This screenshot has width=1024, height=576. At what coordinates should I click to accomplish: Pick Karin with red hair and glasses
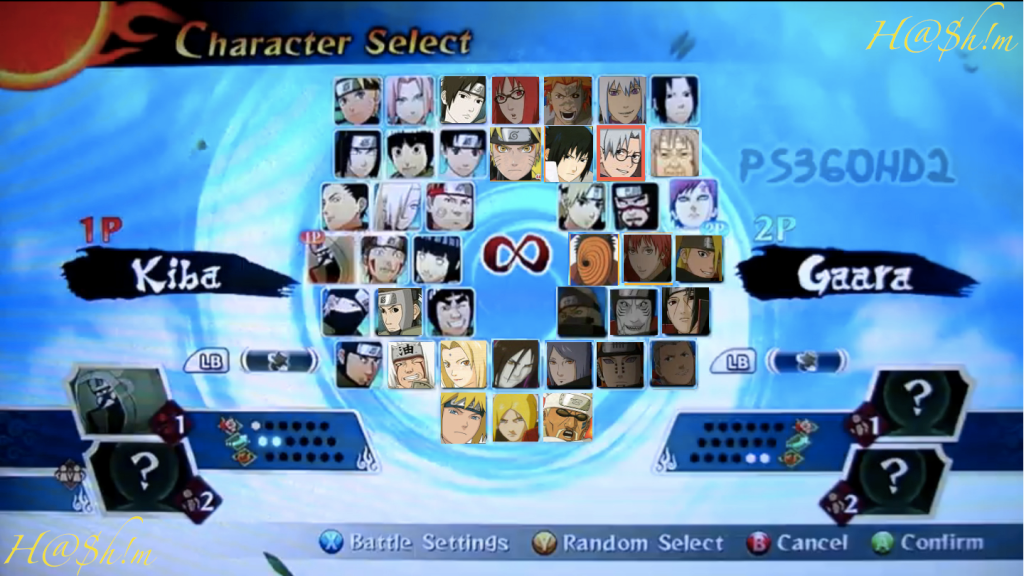pos(515,100)
